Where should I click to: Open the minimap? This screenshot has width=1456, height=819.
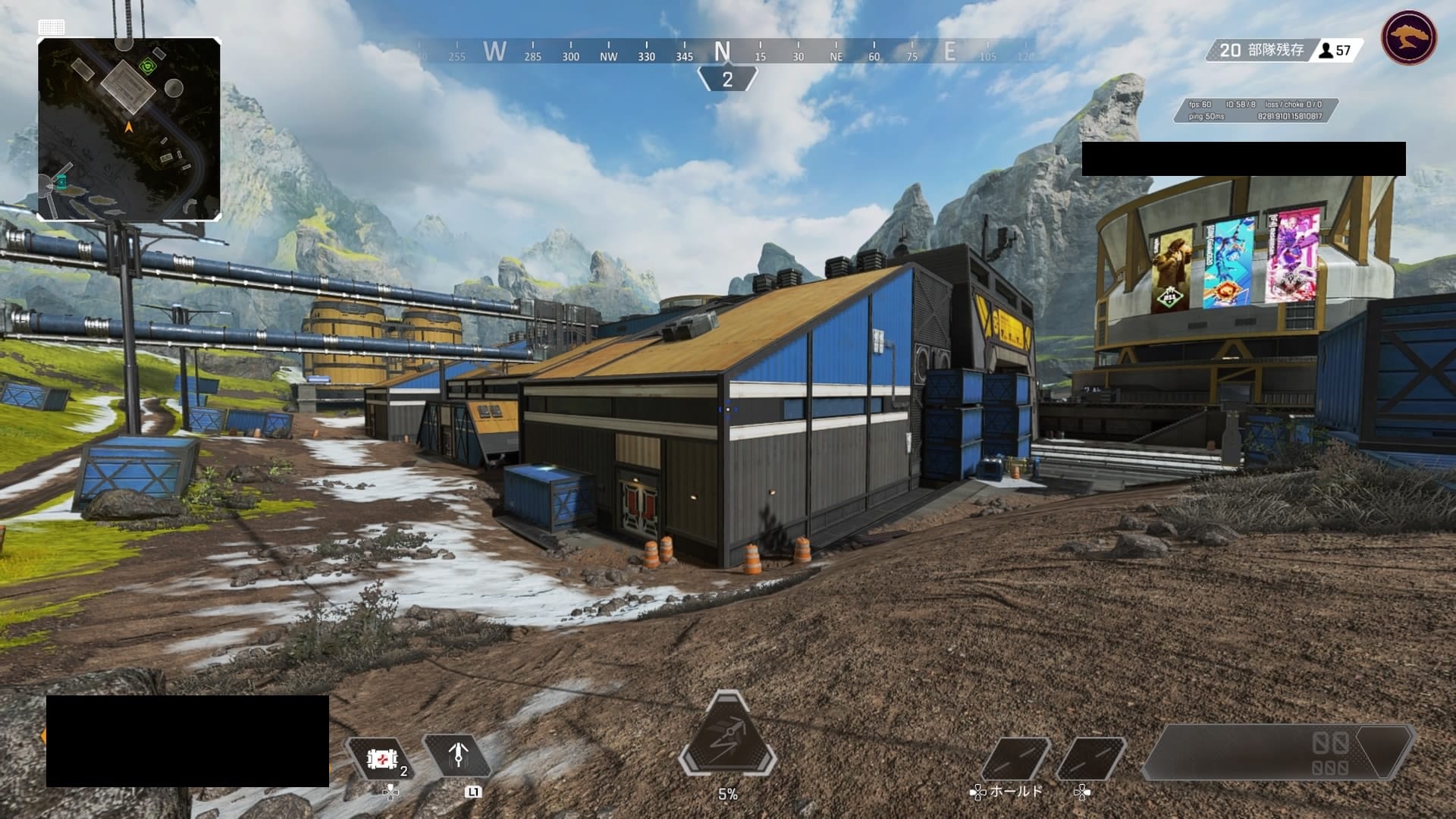click(x=129, y=129)
